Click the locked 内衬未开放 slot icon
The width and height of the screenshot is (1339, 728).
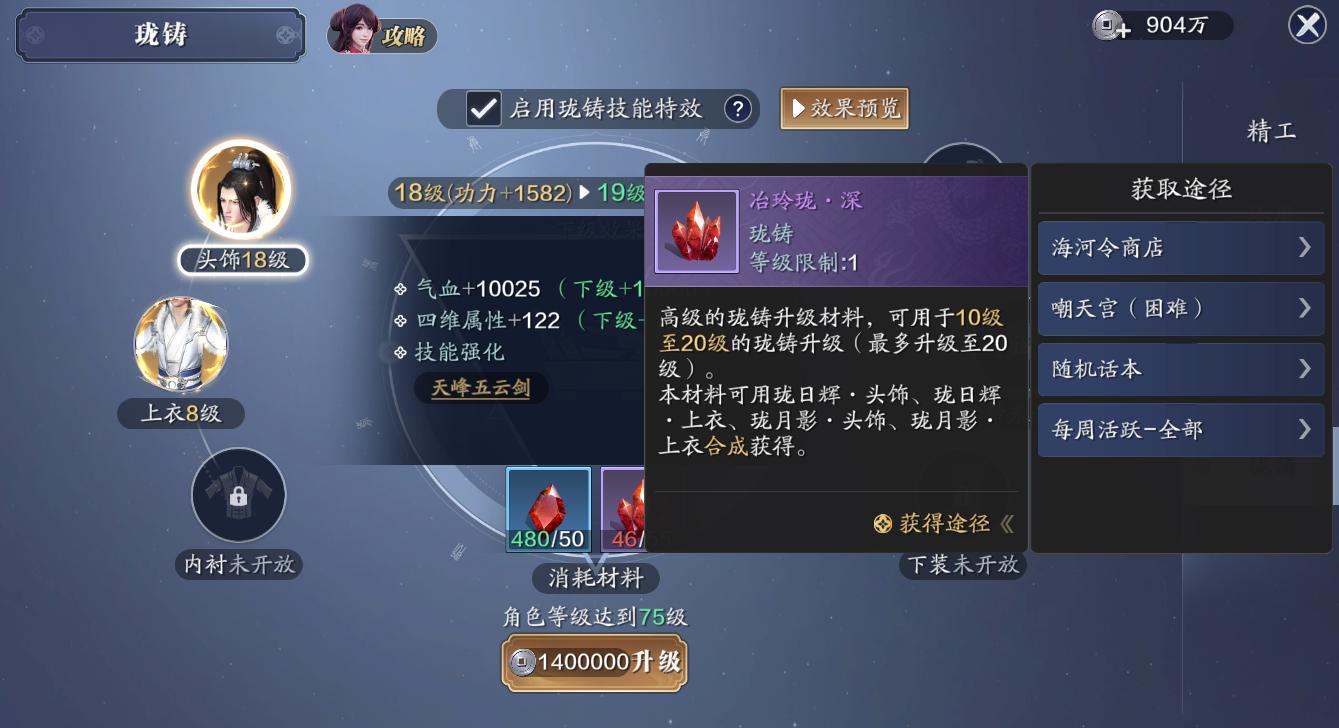coord(238,495)
